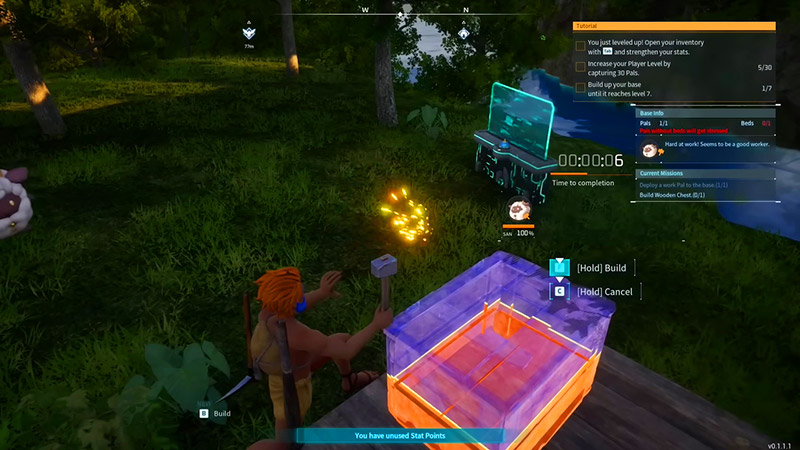Select the winged waypoint marker on the compass
The height and width of the screenshot is (450, 800).
pyautogui.click(x=248, y=32)
